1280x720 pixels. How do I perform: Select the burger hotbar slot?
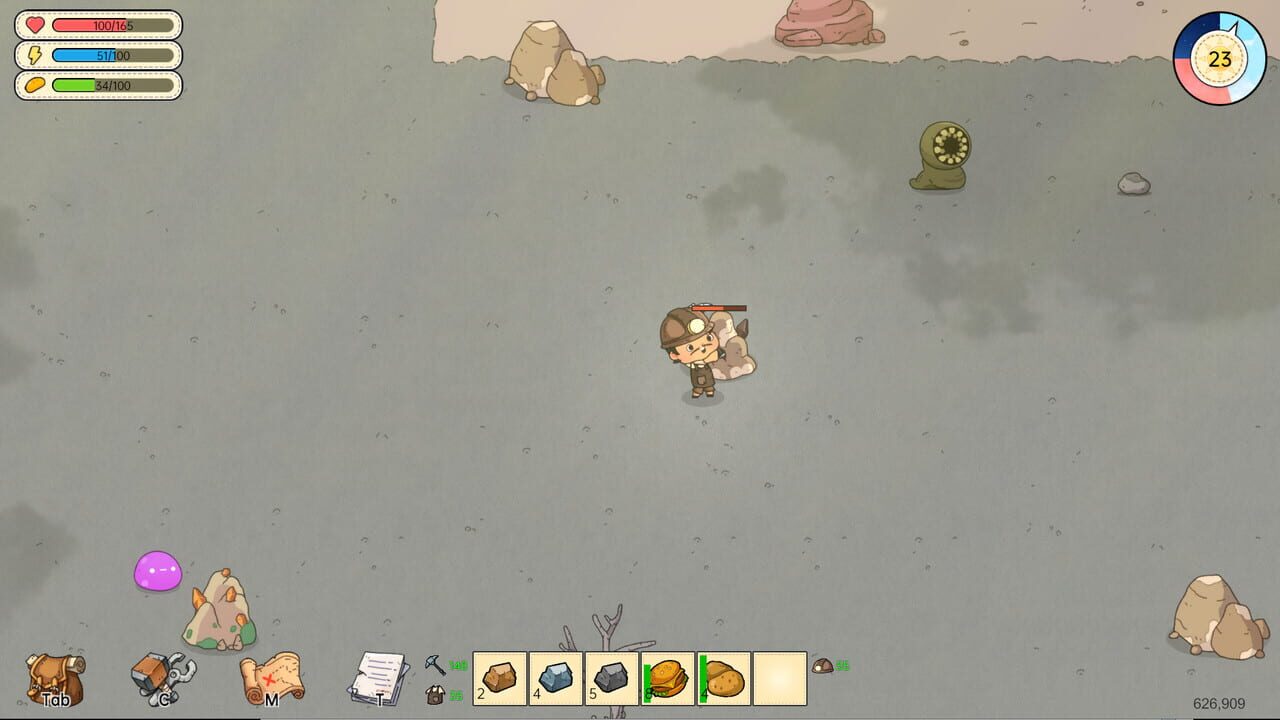point(668,678)
